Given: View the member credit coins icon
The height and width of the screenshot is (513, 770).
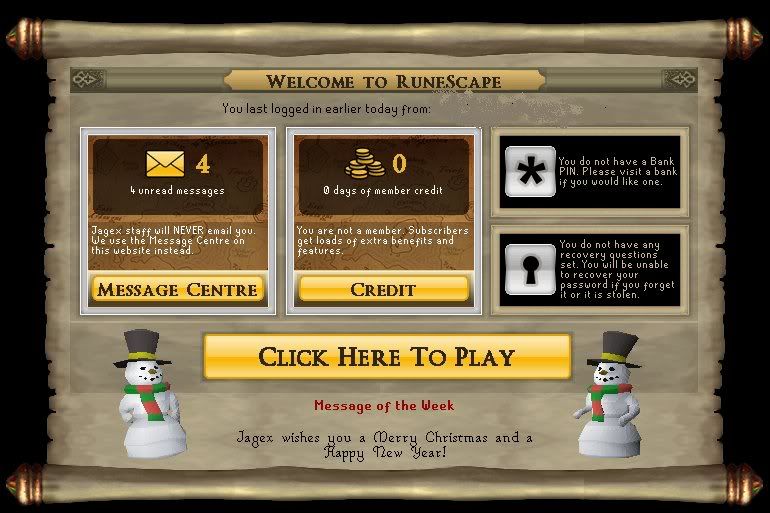Looking at the screenshot, I should pyautogui.click(x=366, y=164).
